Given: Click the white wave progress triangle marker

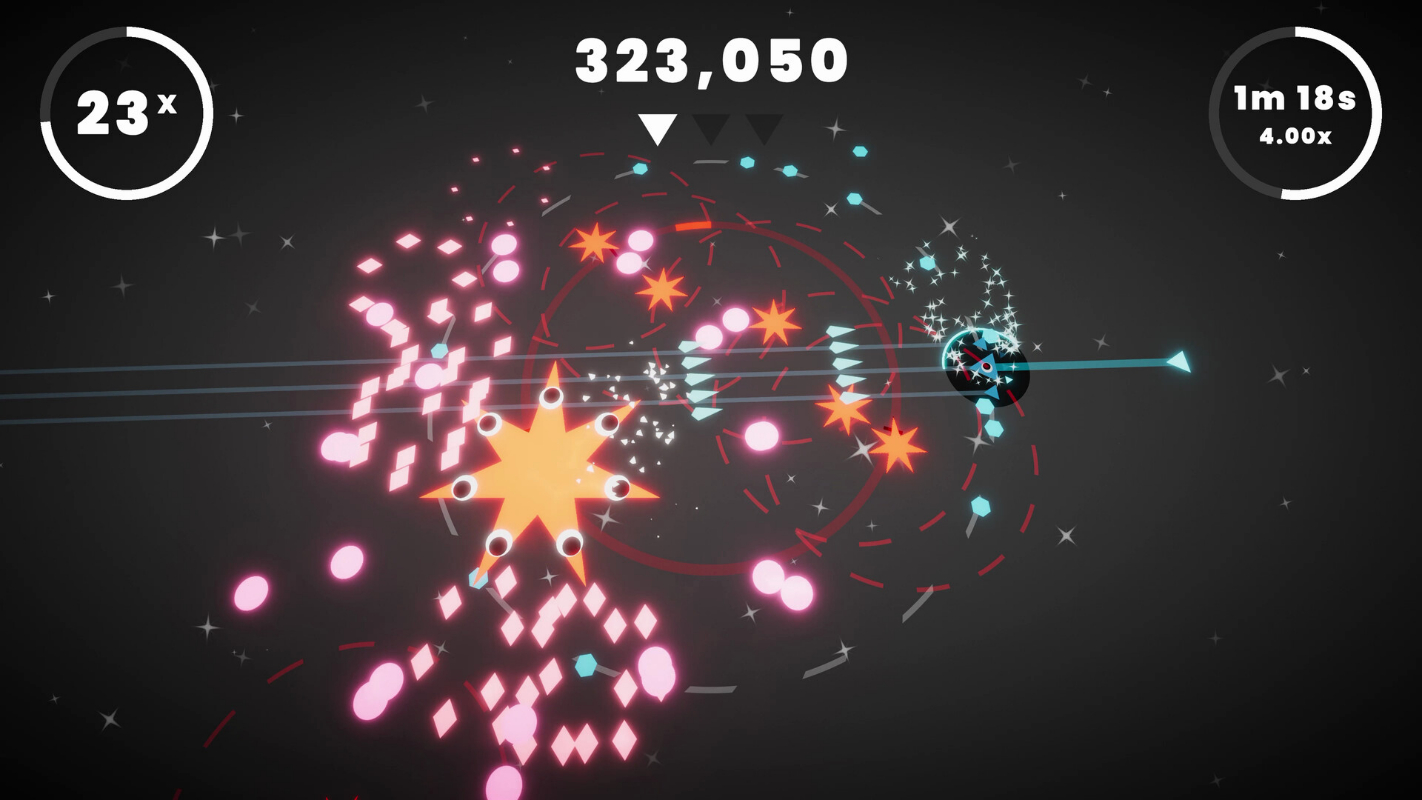Looking at the screenshot, I should (657, 128).
